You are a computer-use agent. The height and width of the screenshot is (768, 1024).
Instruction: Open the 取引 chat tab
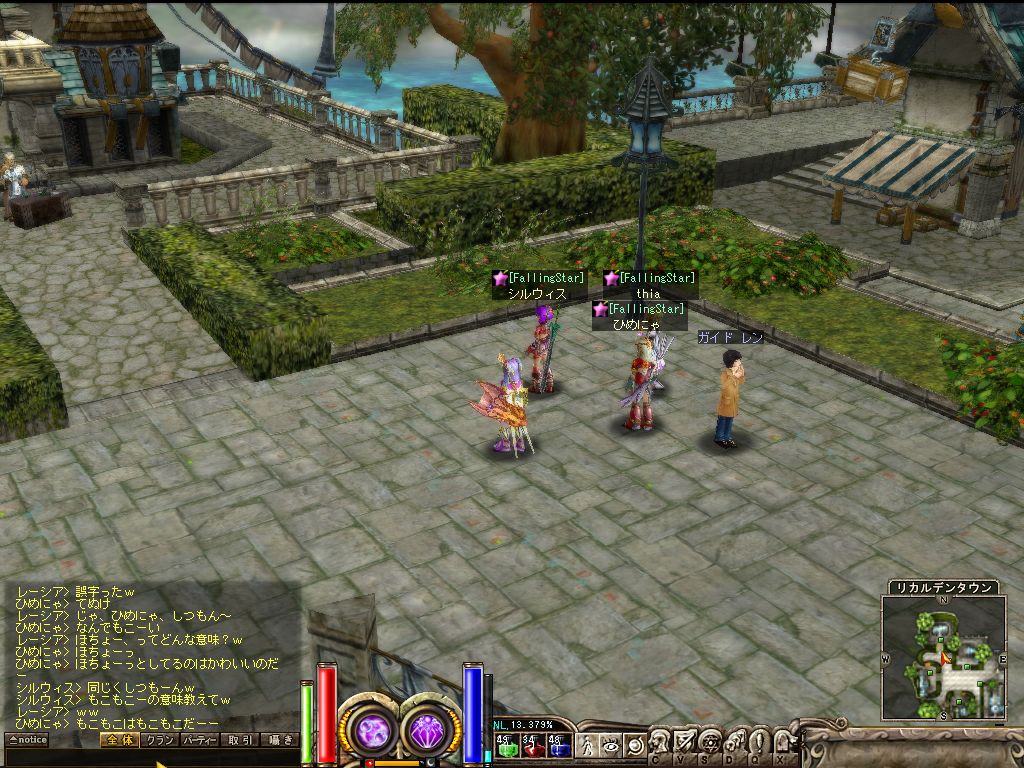pos(240,740)
